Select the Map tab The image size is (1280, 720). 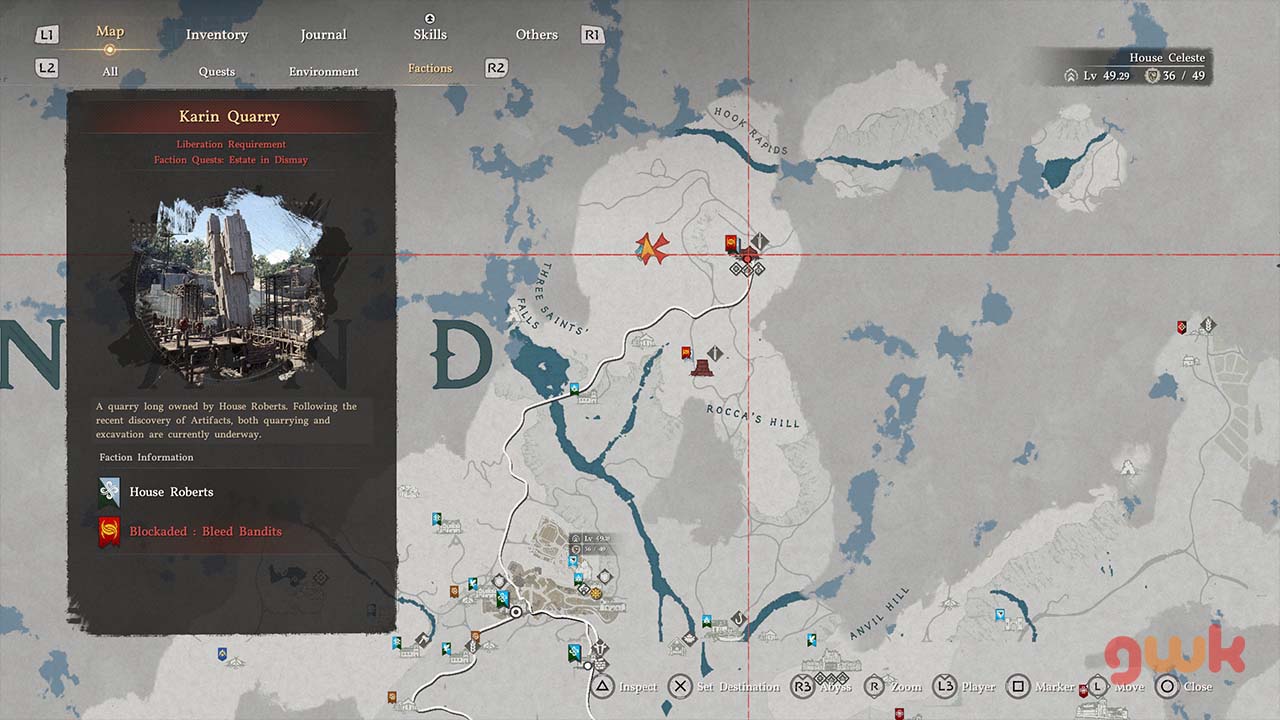[x=110, y=32]
